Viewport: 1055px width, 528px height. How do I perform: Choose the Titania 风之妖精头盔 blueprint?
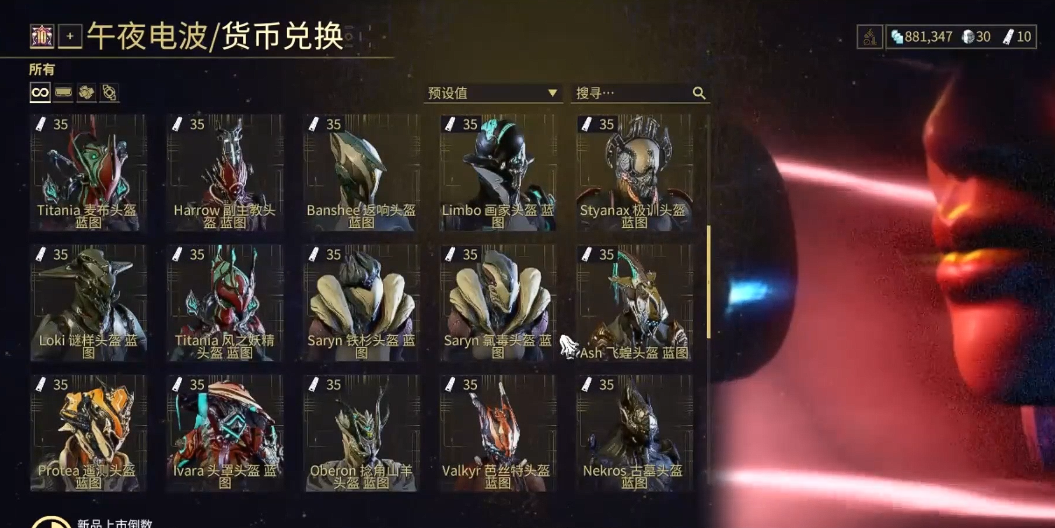pos(224,302)
